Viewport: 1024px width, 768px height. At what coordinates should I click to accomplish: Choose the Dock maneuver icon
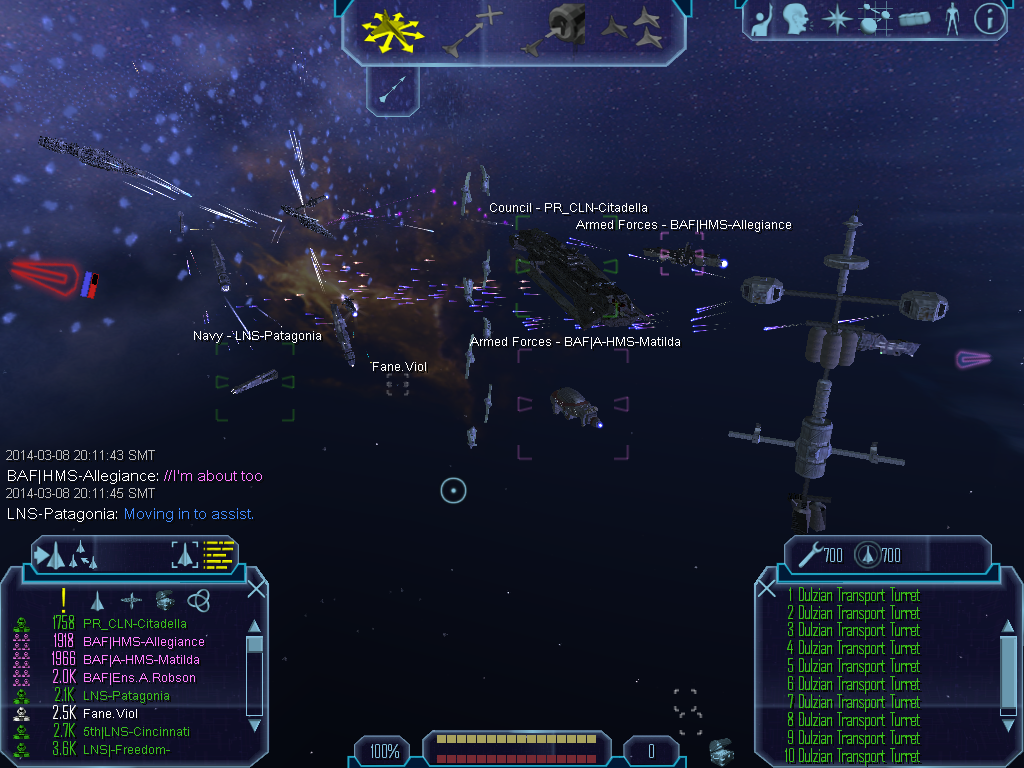pyautogui.click(x=553, y=29)
